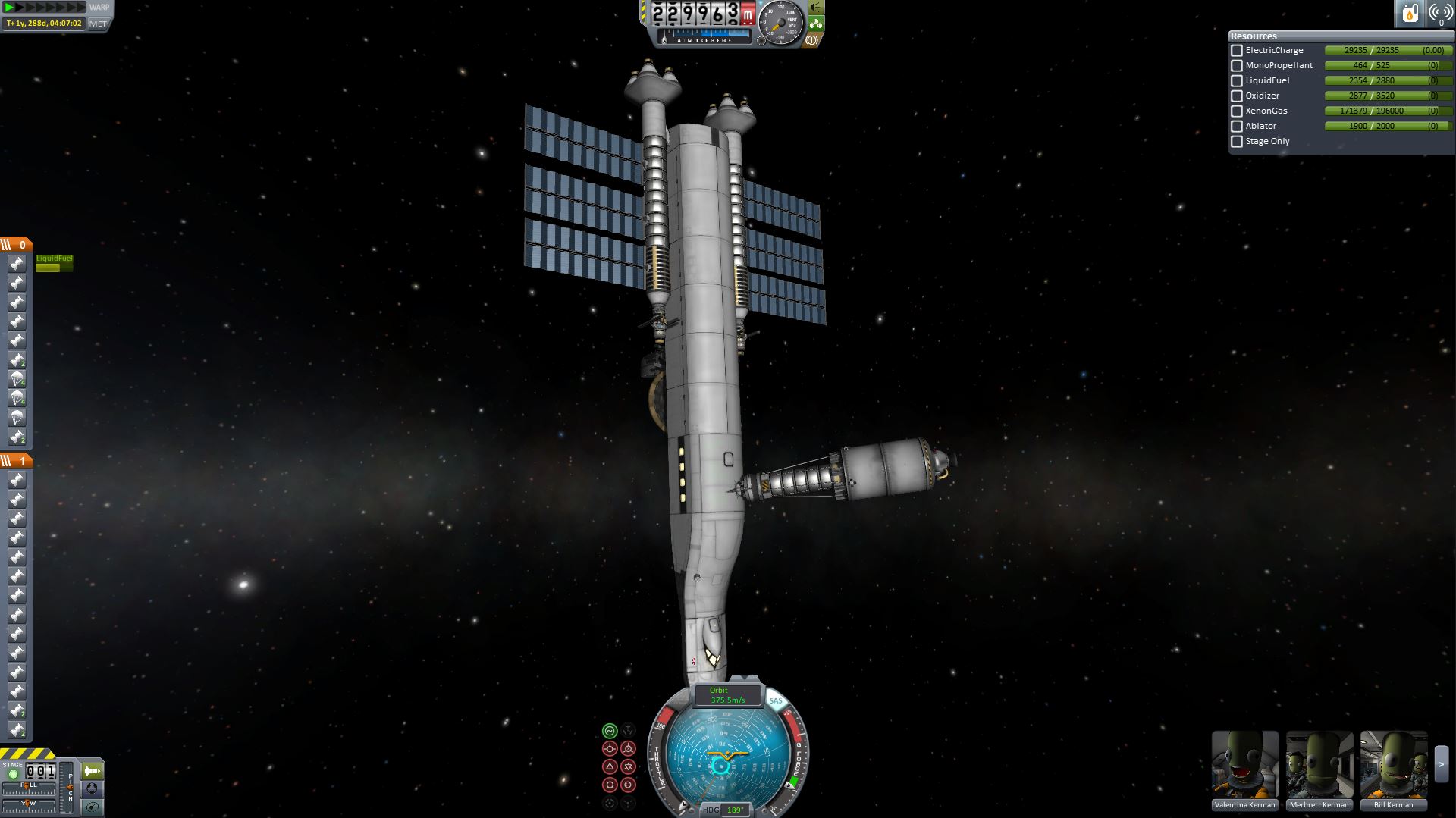This screenshot has height=818, width=1456.
Task: Toggle the landing gear action button
Action: pos(816,24)
